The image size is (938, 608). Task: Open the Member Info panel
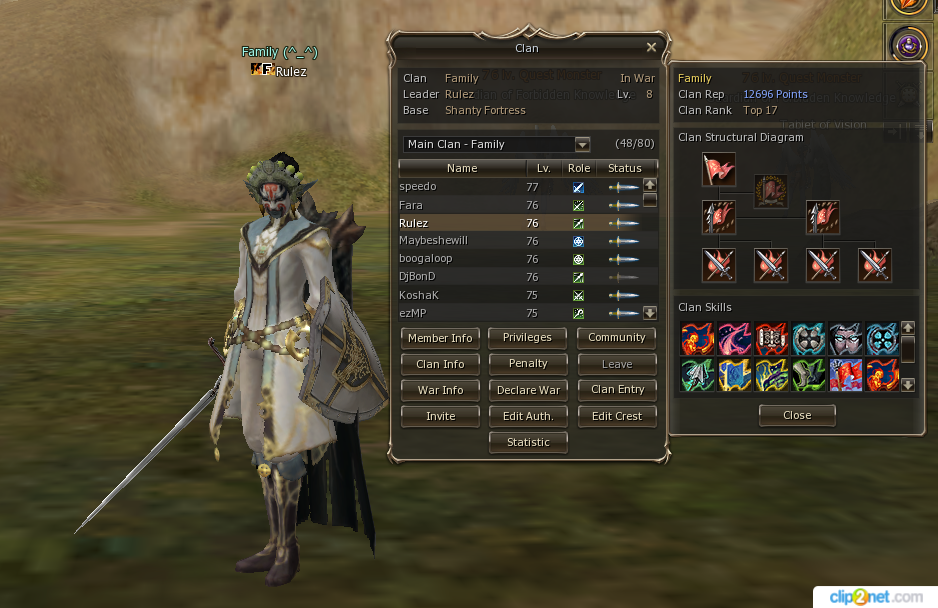[440, 338]
